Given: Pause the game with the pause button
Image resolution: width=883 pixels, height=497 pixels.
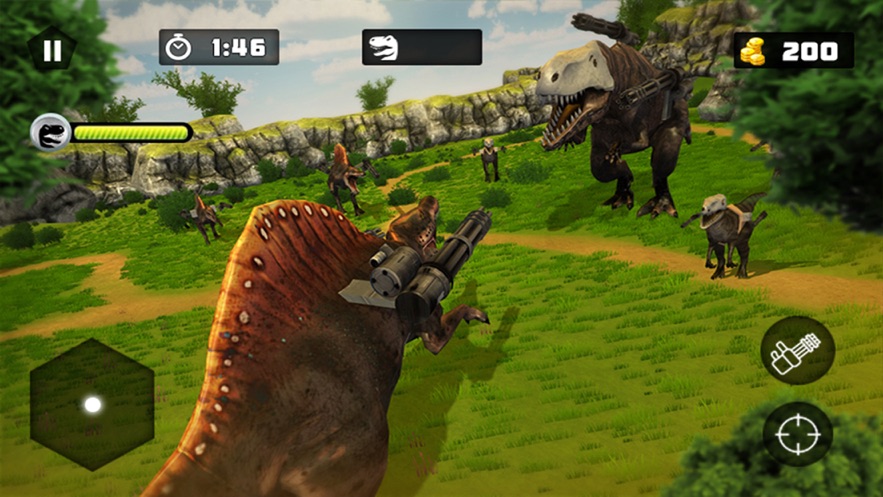Looking at the screenshot, I should click(x=52, y=50).
